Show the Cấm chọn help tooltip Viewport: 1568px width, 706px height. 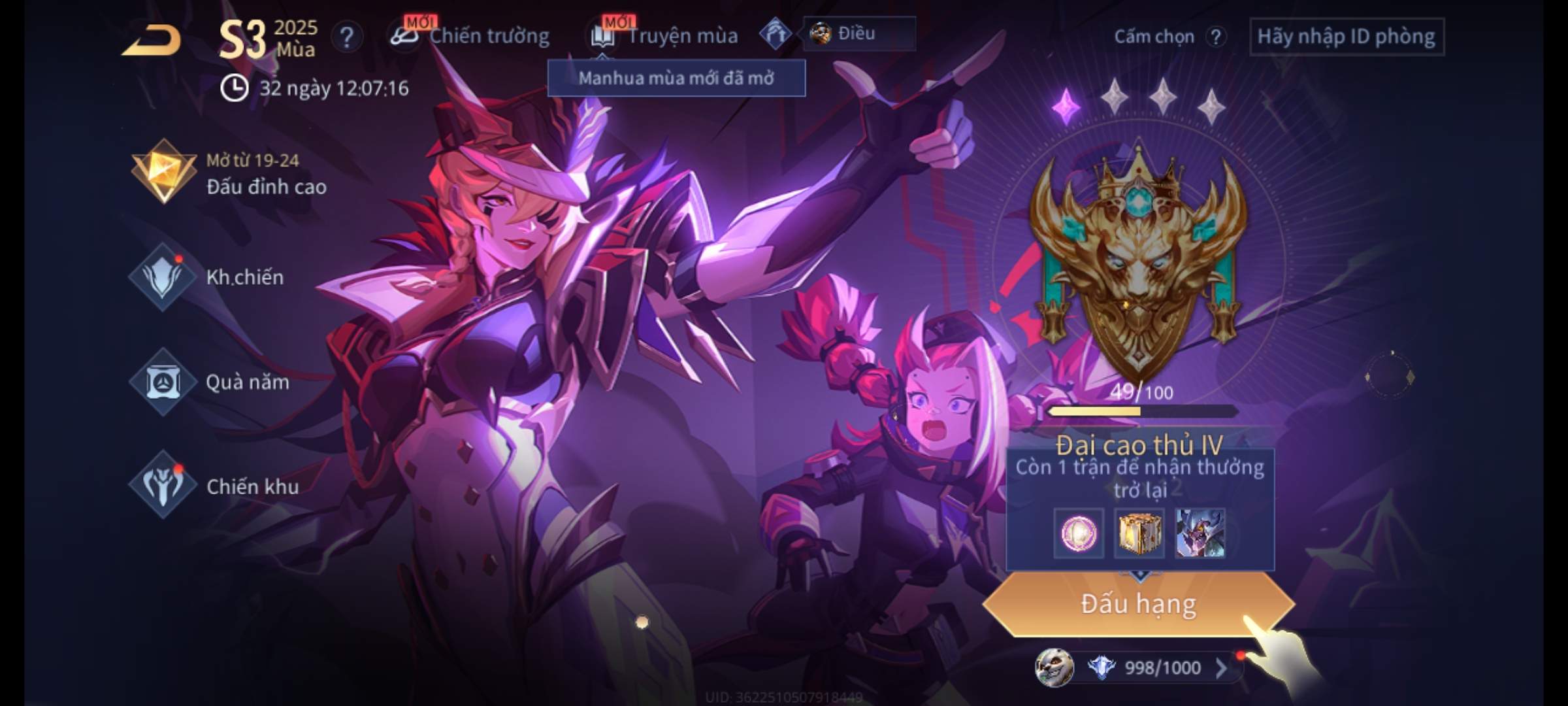tap(1215, 37)
